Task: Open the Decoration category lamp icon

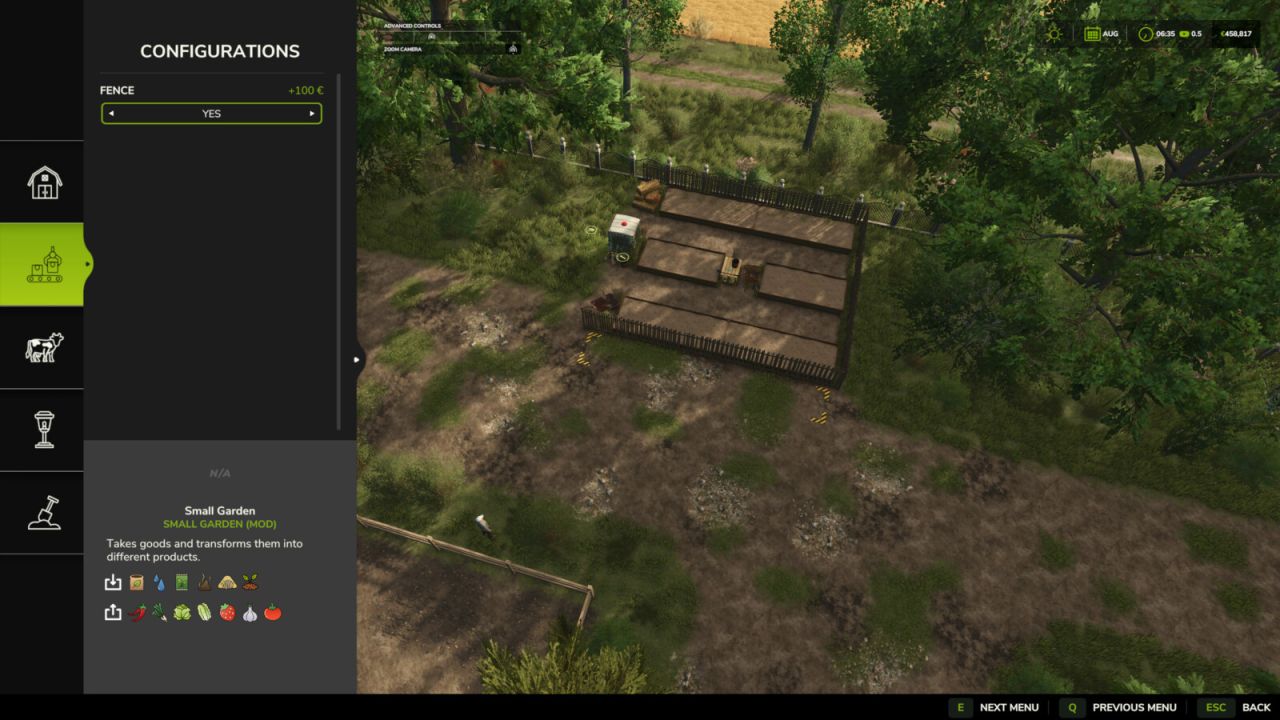Action: tap(42, 430)
